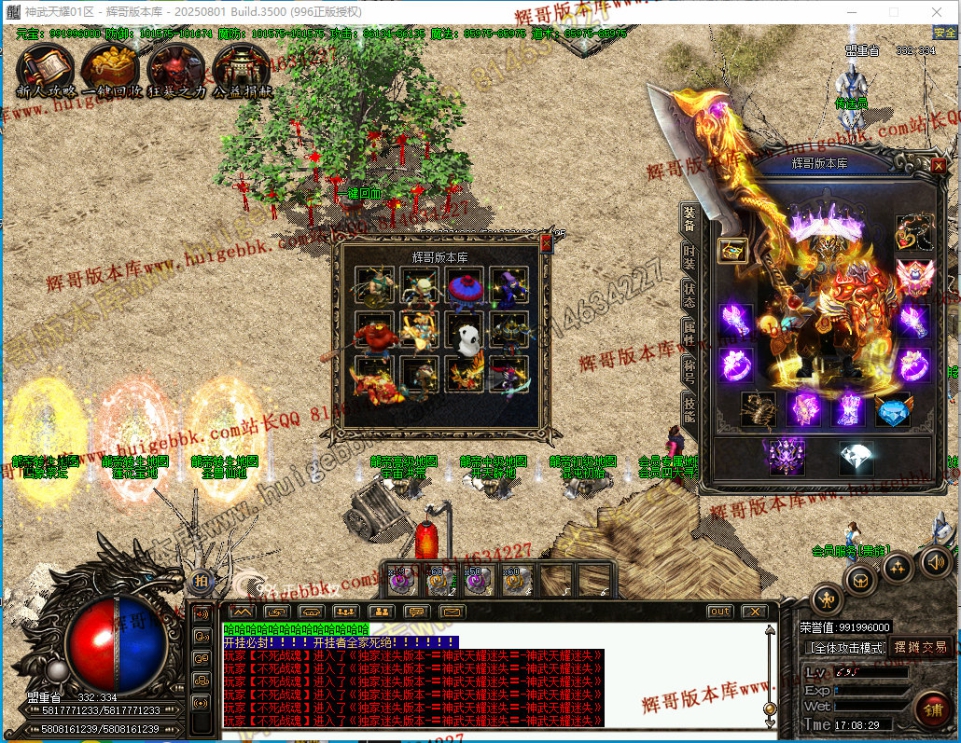This screenshot has width=961, height=743.
Task: Switch to the 时装 fashion tab
Action: (690, 256)
